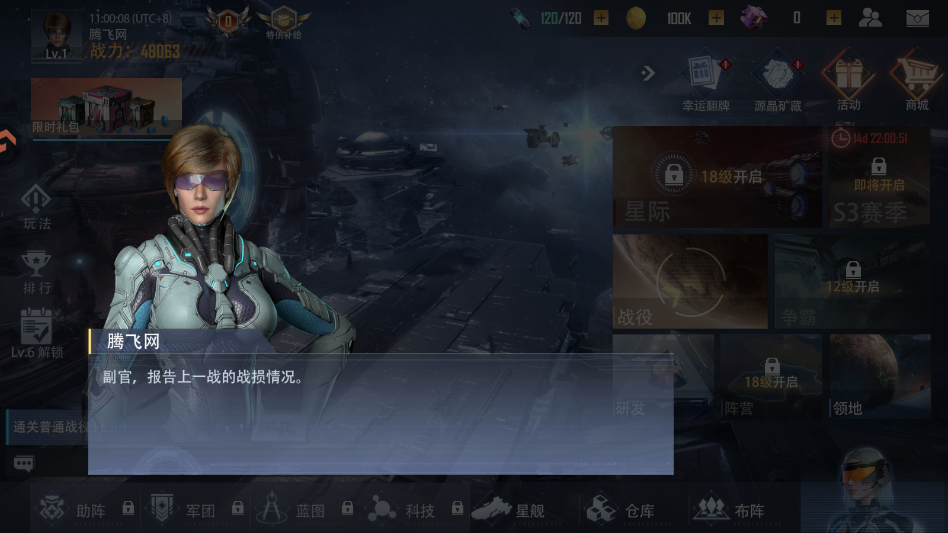Open the 活动 events gift icon
This screenshot has width=948, height=533.
point(848,82)
